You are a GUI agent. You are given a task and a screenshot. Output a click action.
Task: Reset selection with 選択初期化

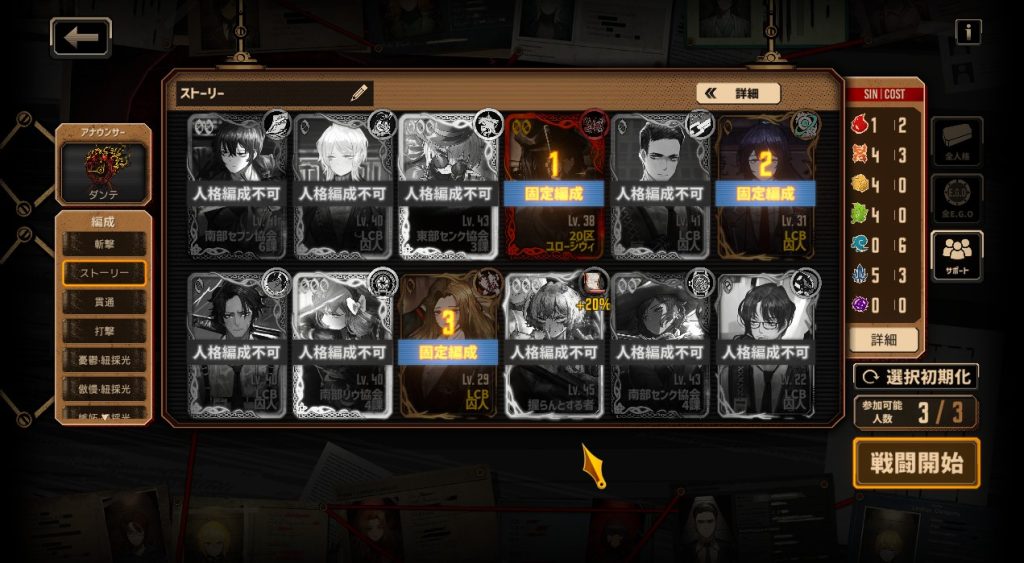coord(915,377)
